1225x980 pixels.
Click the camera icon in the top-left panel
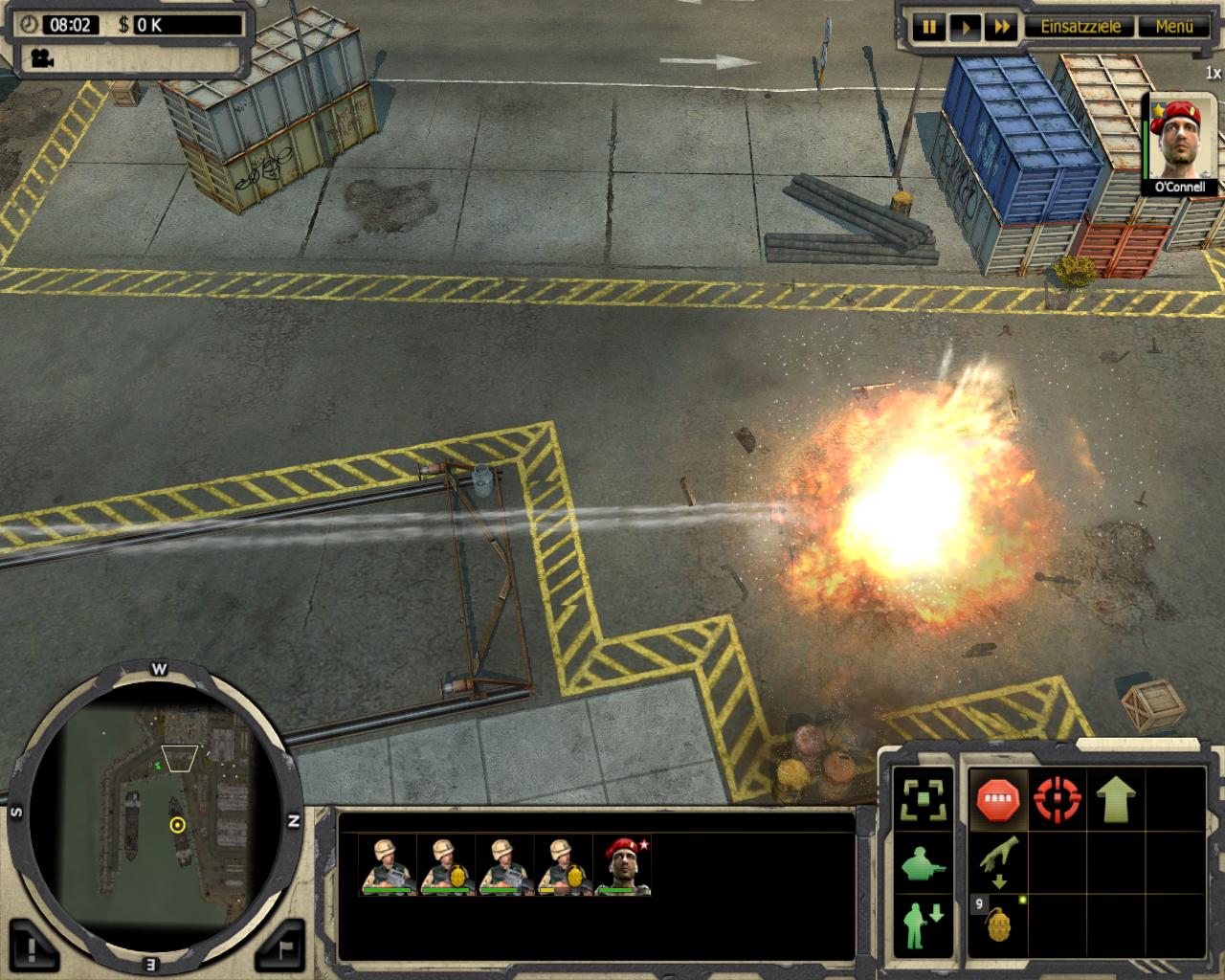tap(40, 58)
